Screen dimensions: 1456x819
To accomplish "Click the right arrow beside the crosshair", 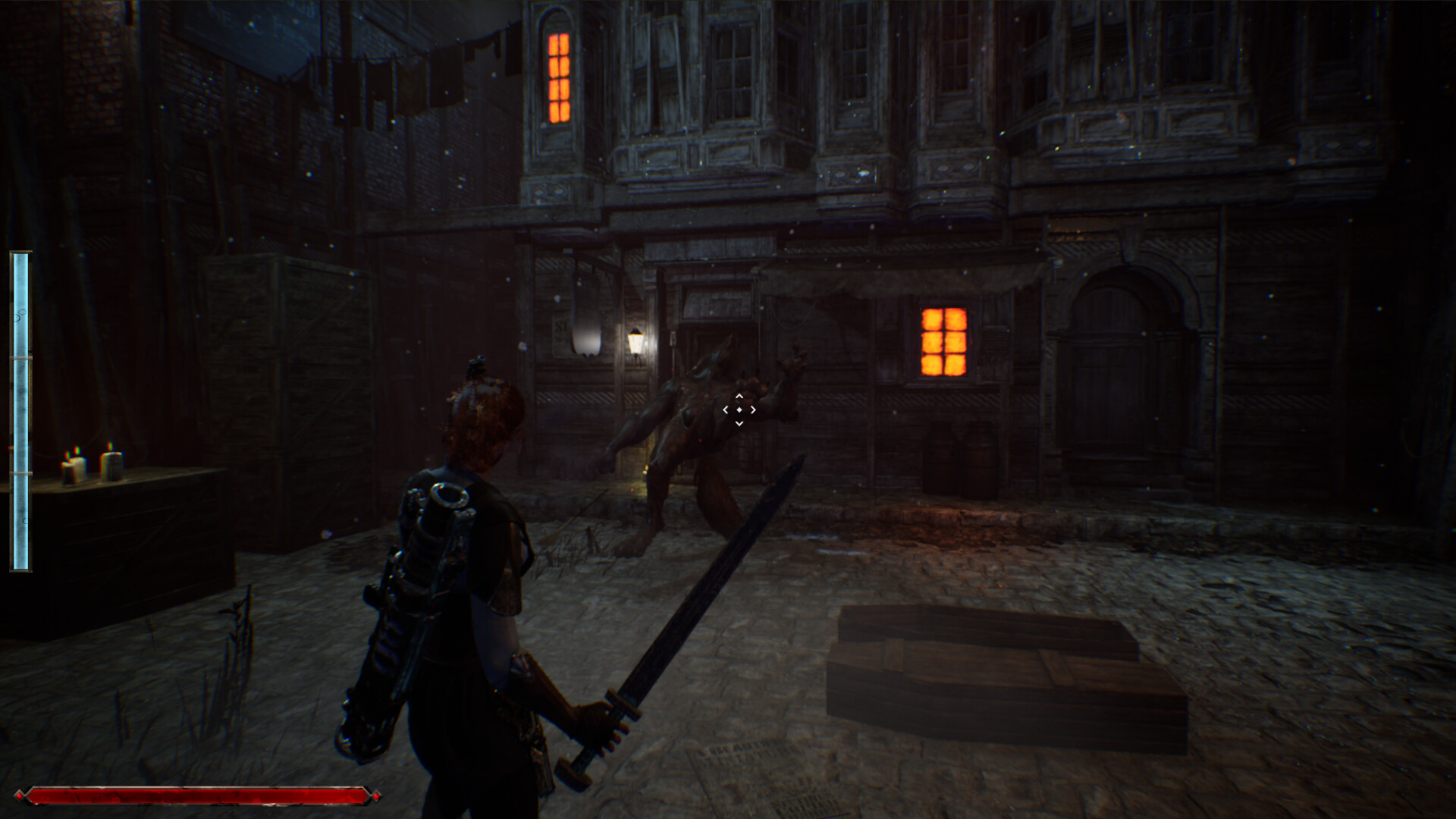I will tap(753, 409).
